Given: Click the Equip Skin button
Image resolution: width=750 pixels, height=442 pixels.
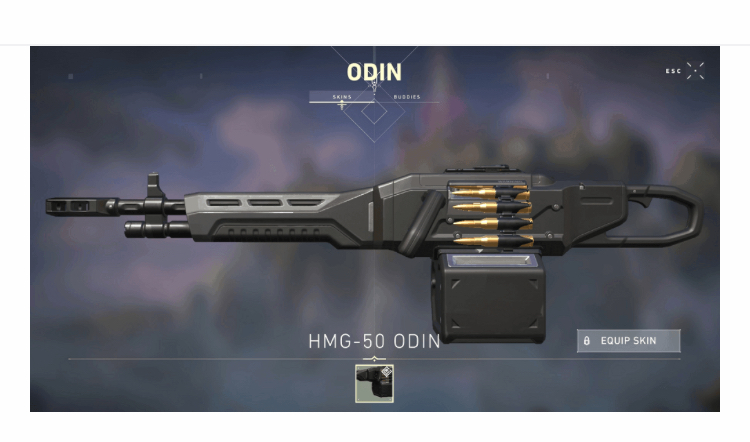Looking at the screenshot, I should [x=629, y=341].
